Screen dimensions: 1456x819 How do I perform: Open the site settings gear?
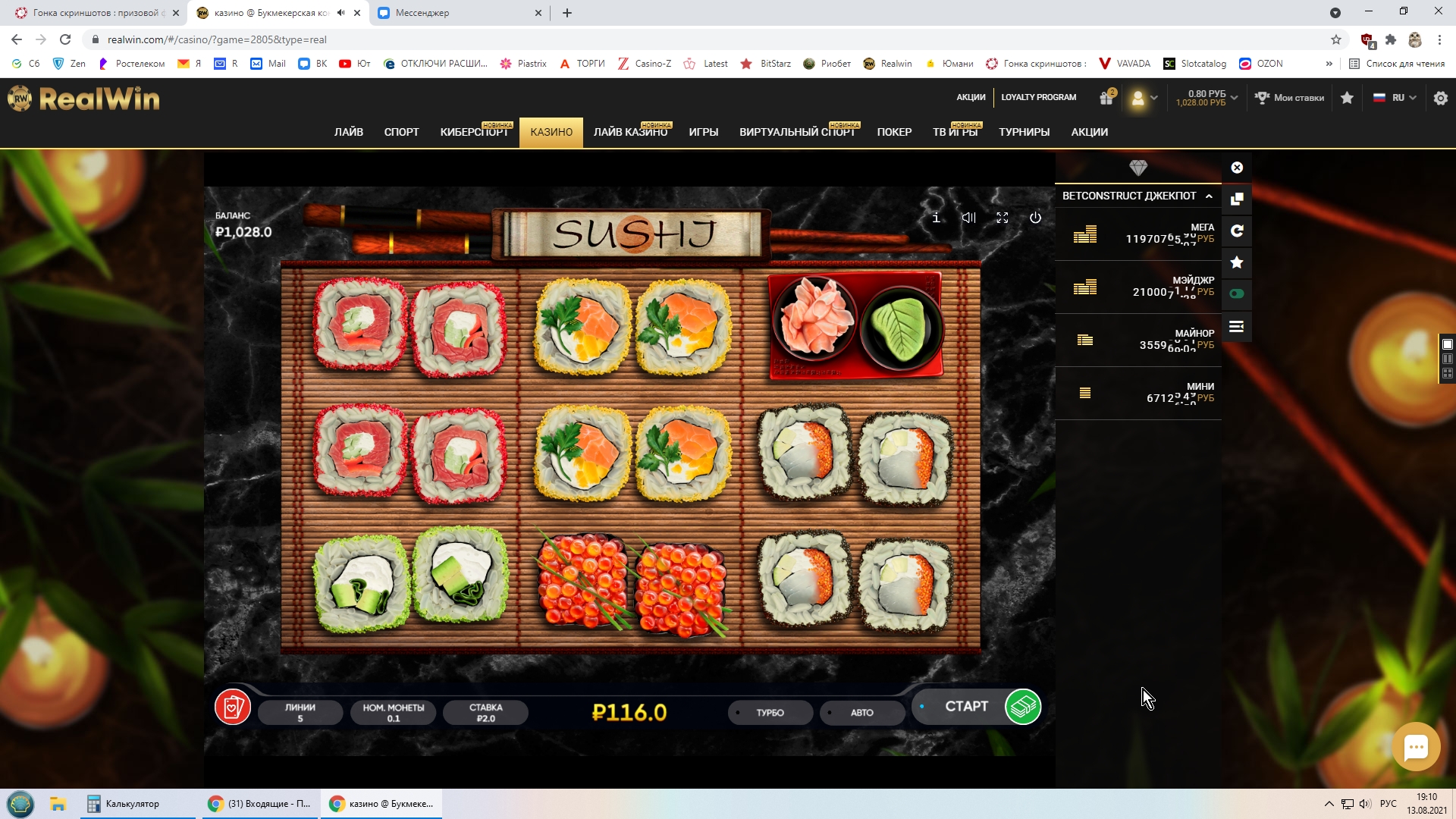tap(1440, 98)
